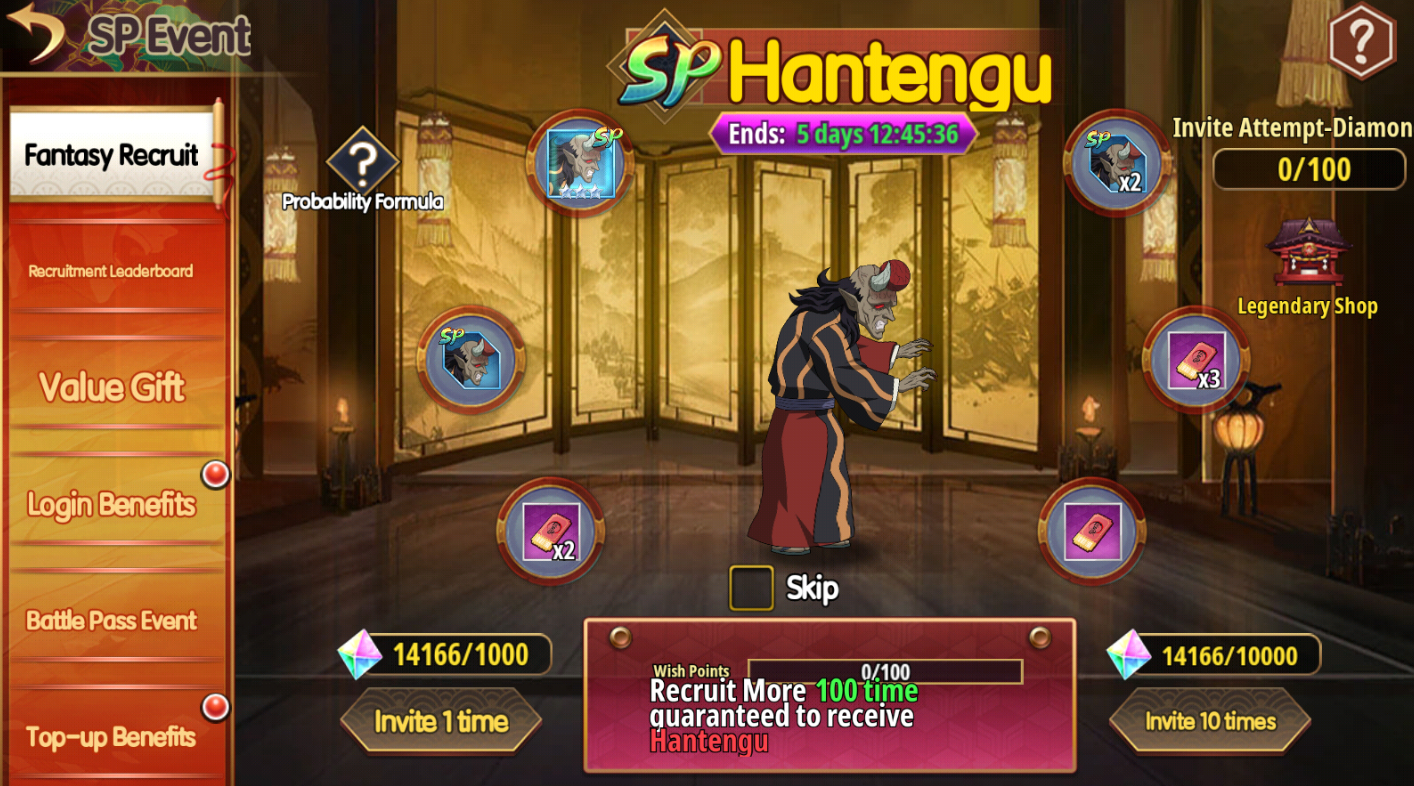Open the help question mark button

(1361, 40)
